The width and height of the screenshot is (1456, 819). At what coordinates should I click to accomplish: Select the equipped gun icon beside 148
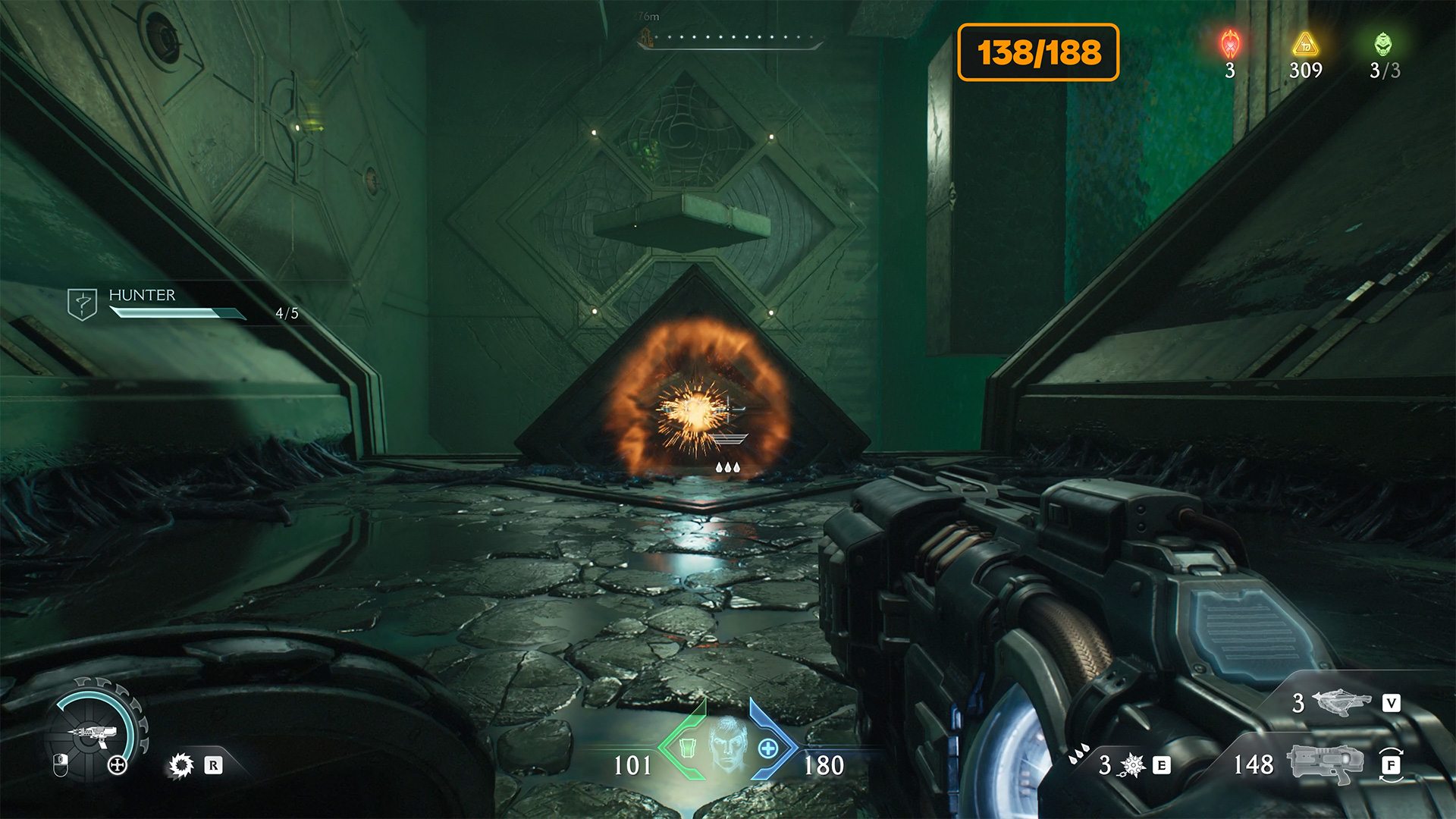click(x=1326, y=764)
